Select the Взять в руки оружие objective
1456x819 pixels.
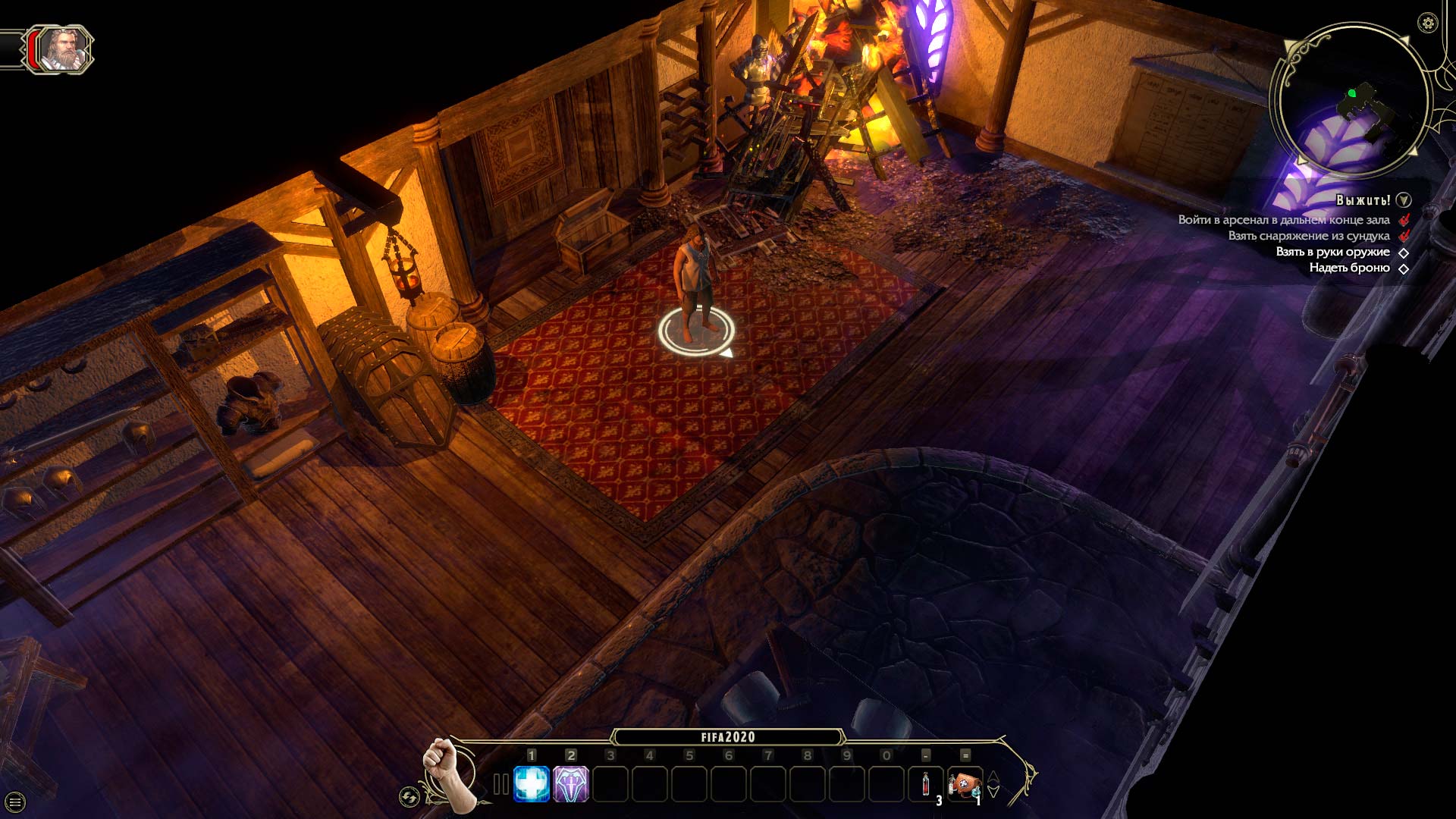(1332, 252)
